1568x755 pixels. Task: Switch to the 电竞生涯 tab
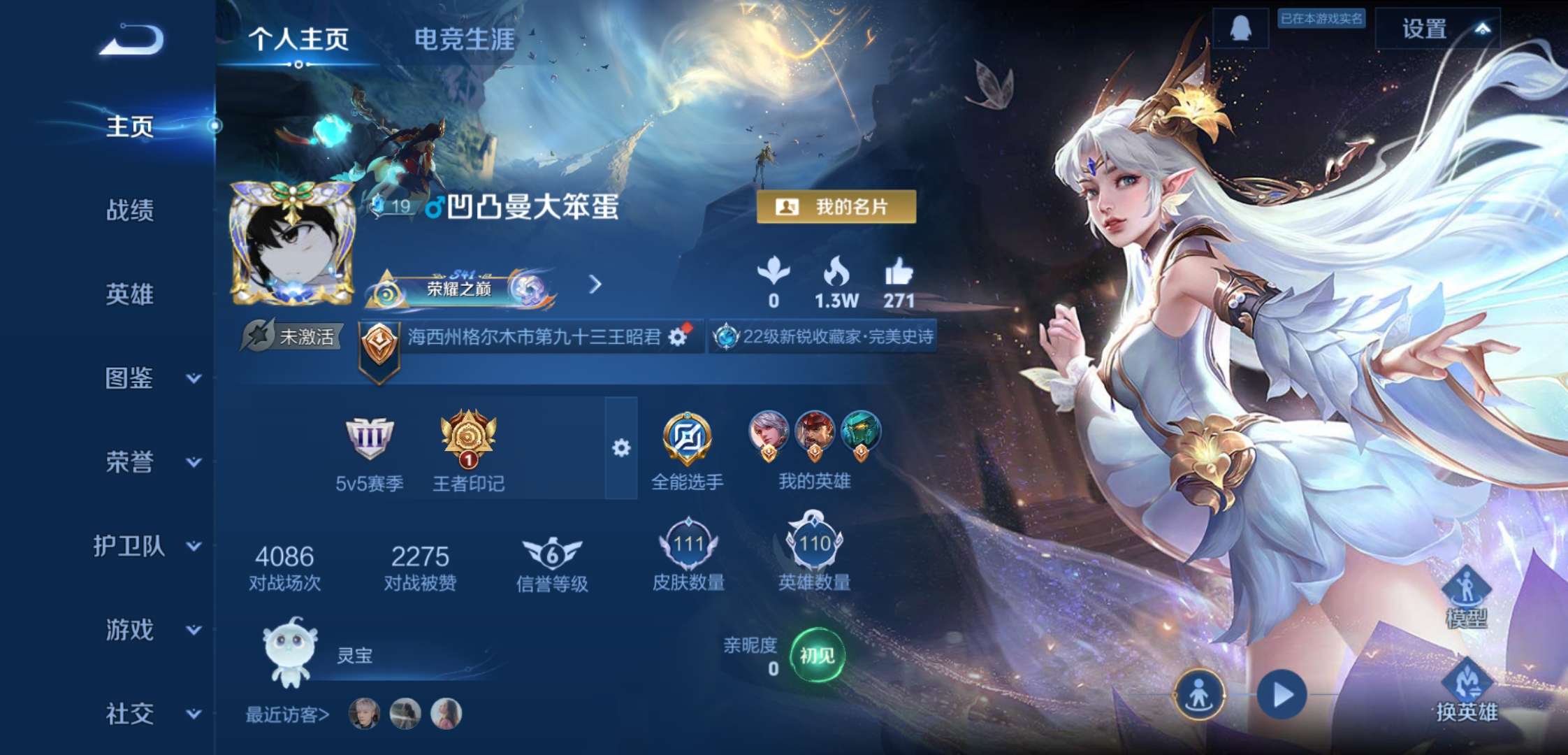click(463, 41)
